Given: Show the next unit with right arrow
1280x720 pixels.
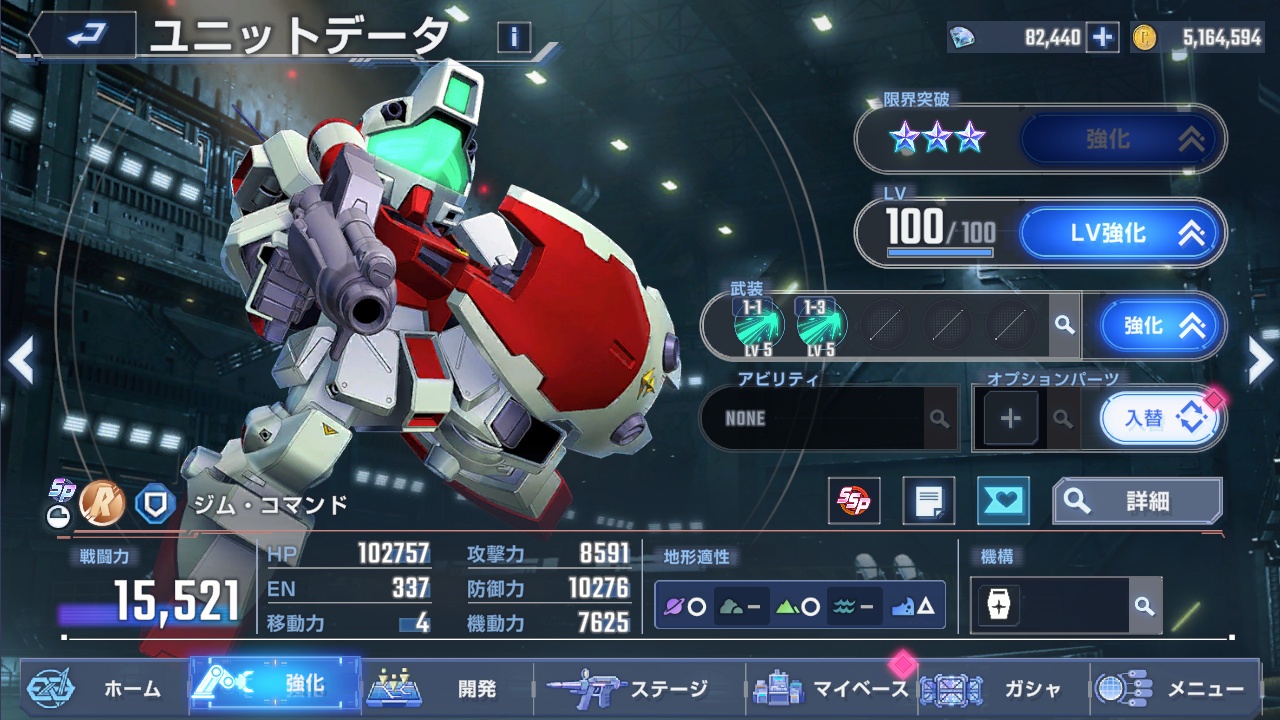Looking at the screenshot, I should pyautogui.click(x=1260, y=361).
